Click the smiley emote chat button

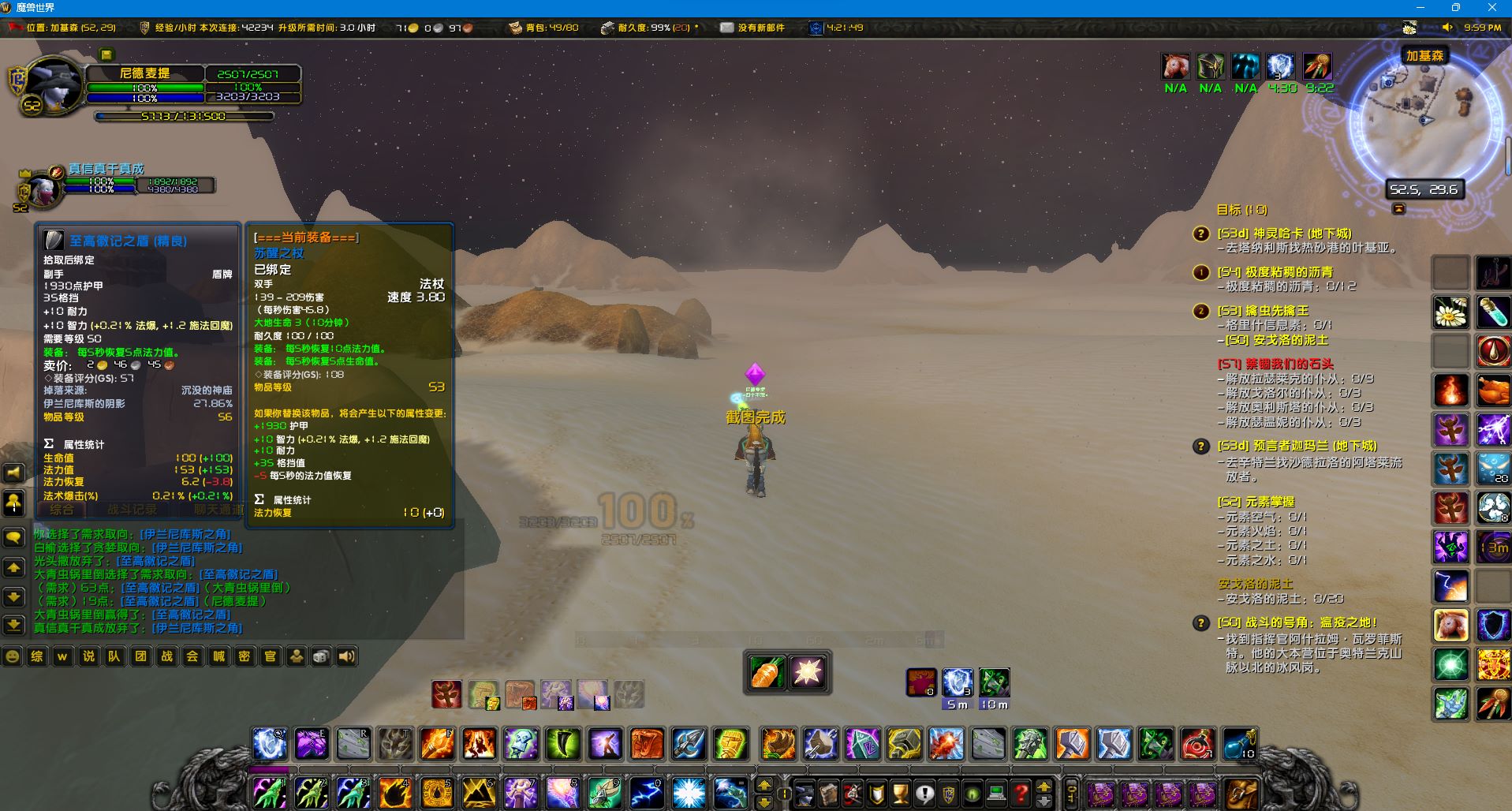coord(12,656)
